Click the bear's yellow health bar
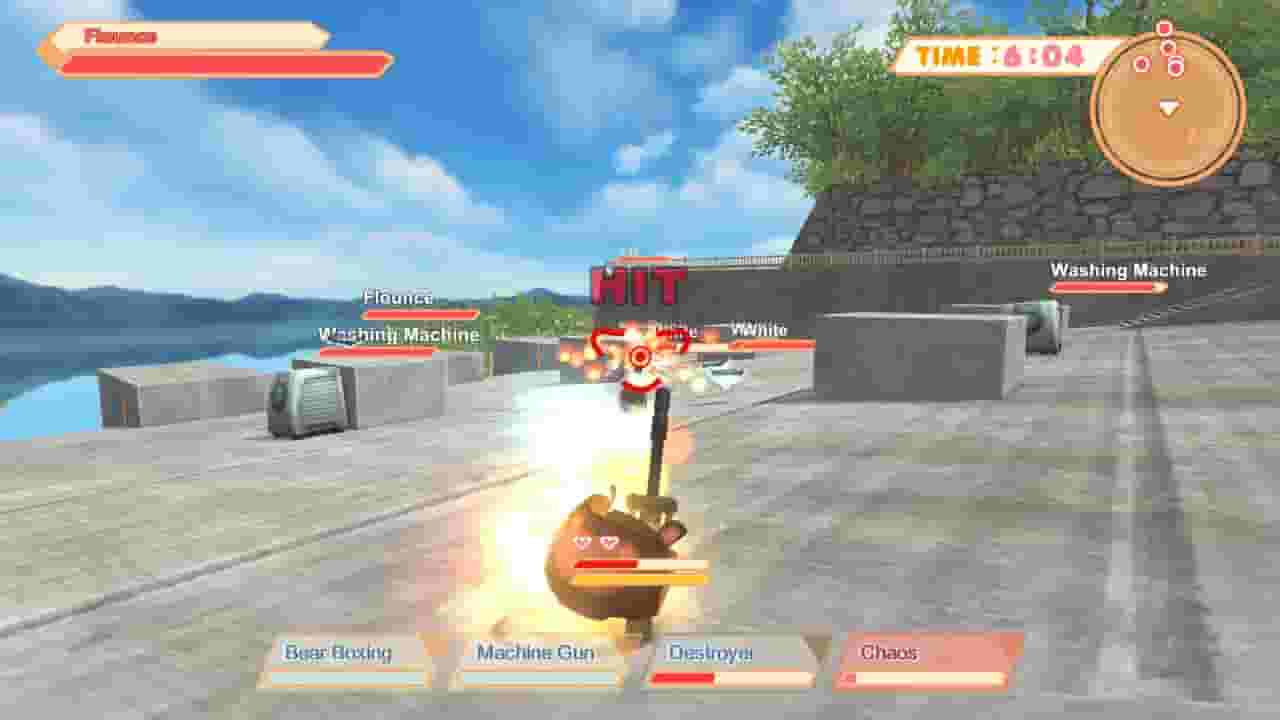This screenshot has height=720, width=1280. tap(640, 580)
